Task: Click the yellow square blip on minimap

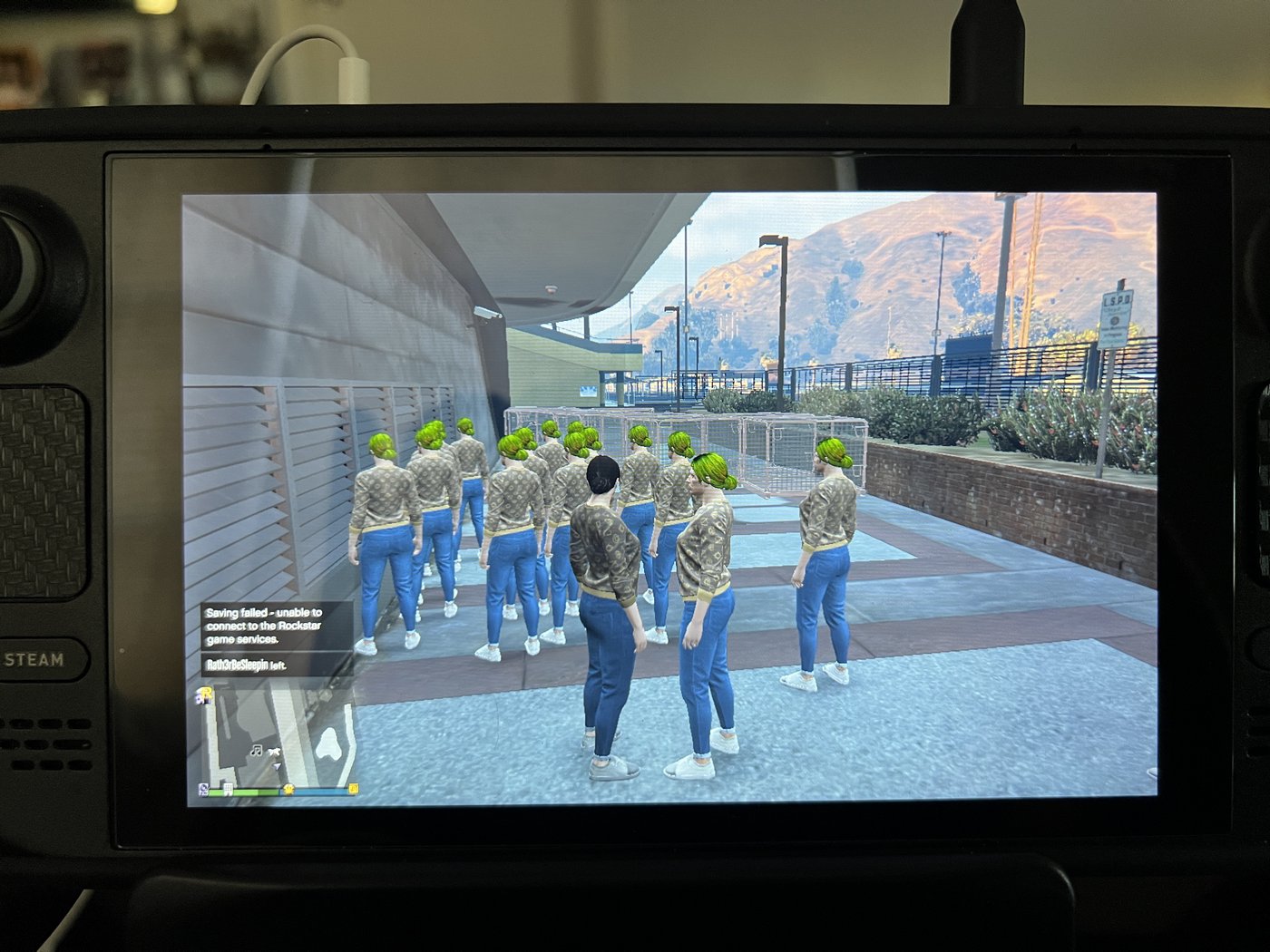Action: (353, 789)
